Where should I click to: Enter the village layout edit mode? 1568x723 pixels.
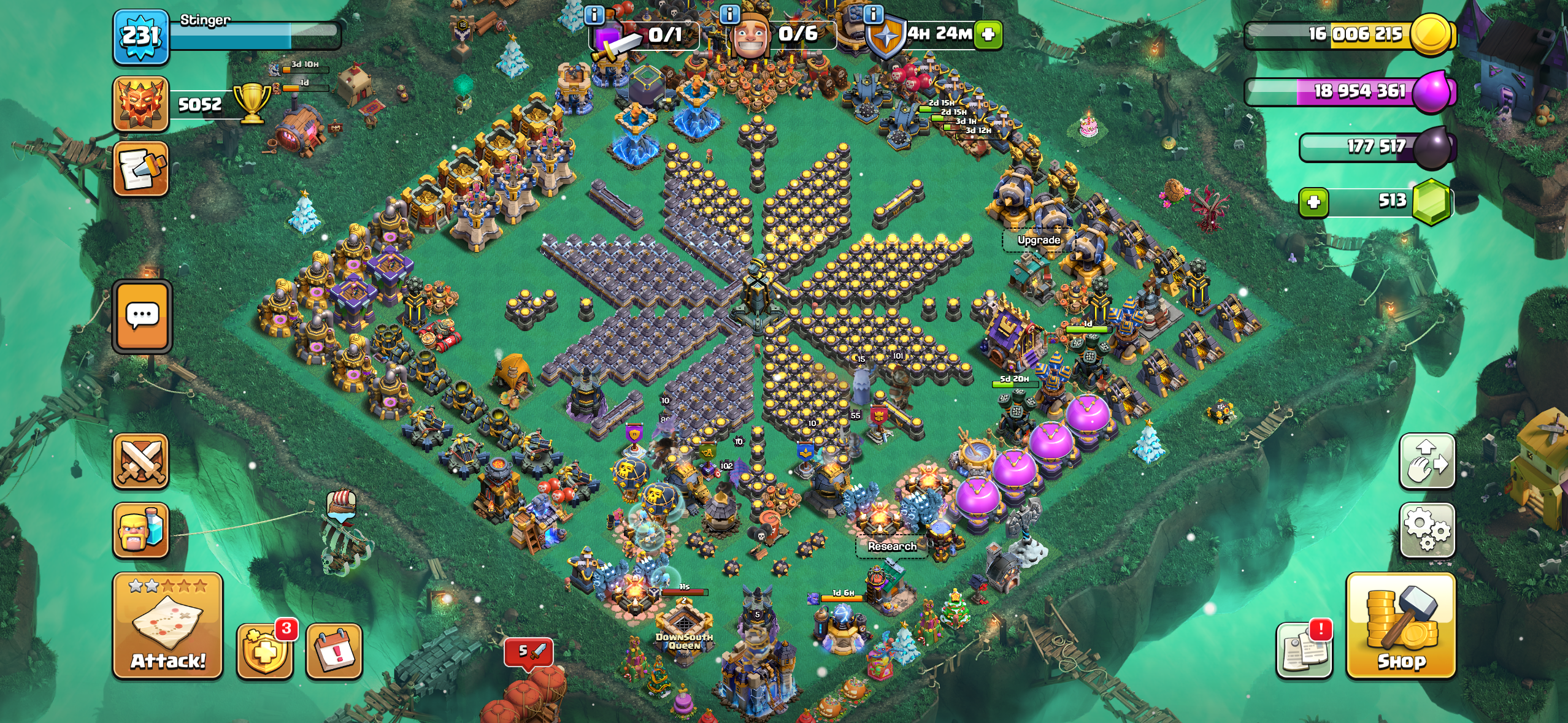tap(1427, 461)
